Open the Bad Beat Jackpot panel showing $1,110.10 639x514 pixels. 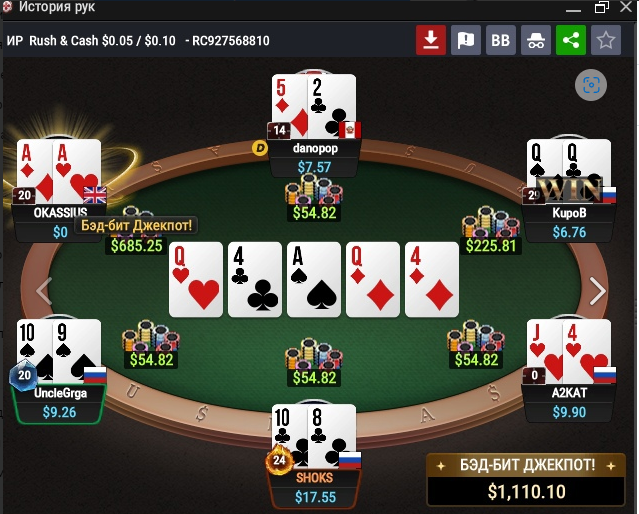[x=526, y=479]
